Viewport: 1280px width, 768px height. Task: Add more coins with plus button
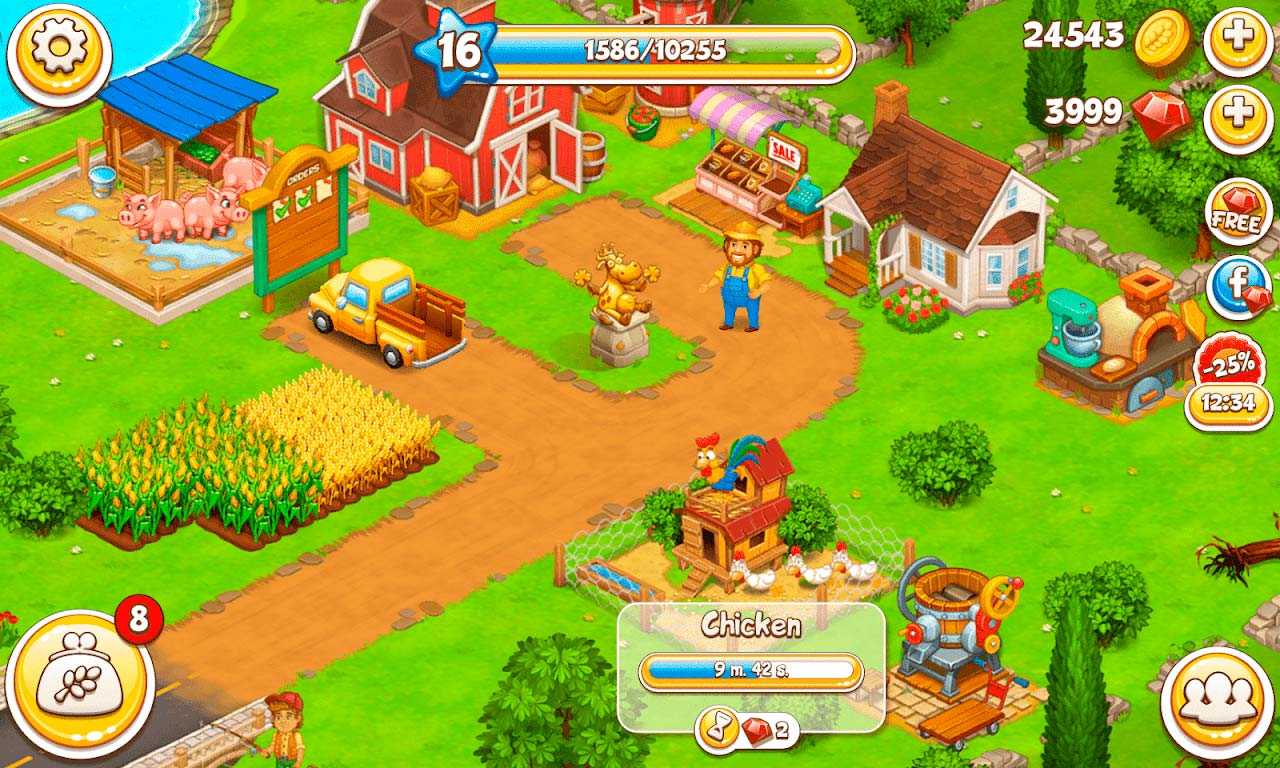(1238, 40)
